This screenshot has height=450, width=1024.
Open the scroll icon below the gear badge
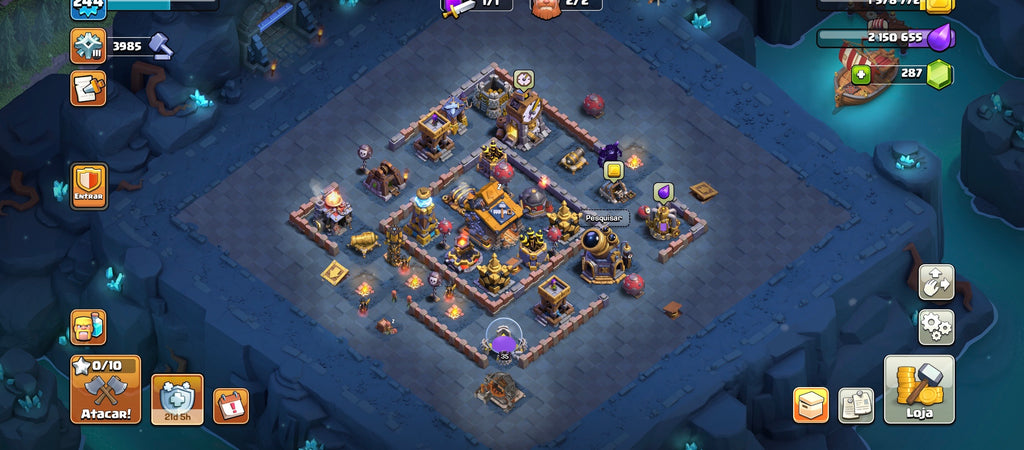87,88
